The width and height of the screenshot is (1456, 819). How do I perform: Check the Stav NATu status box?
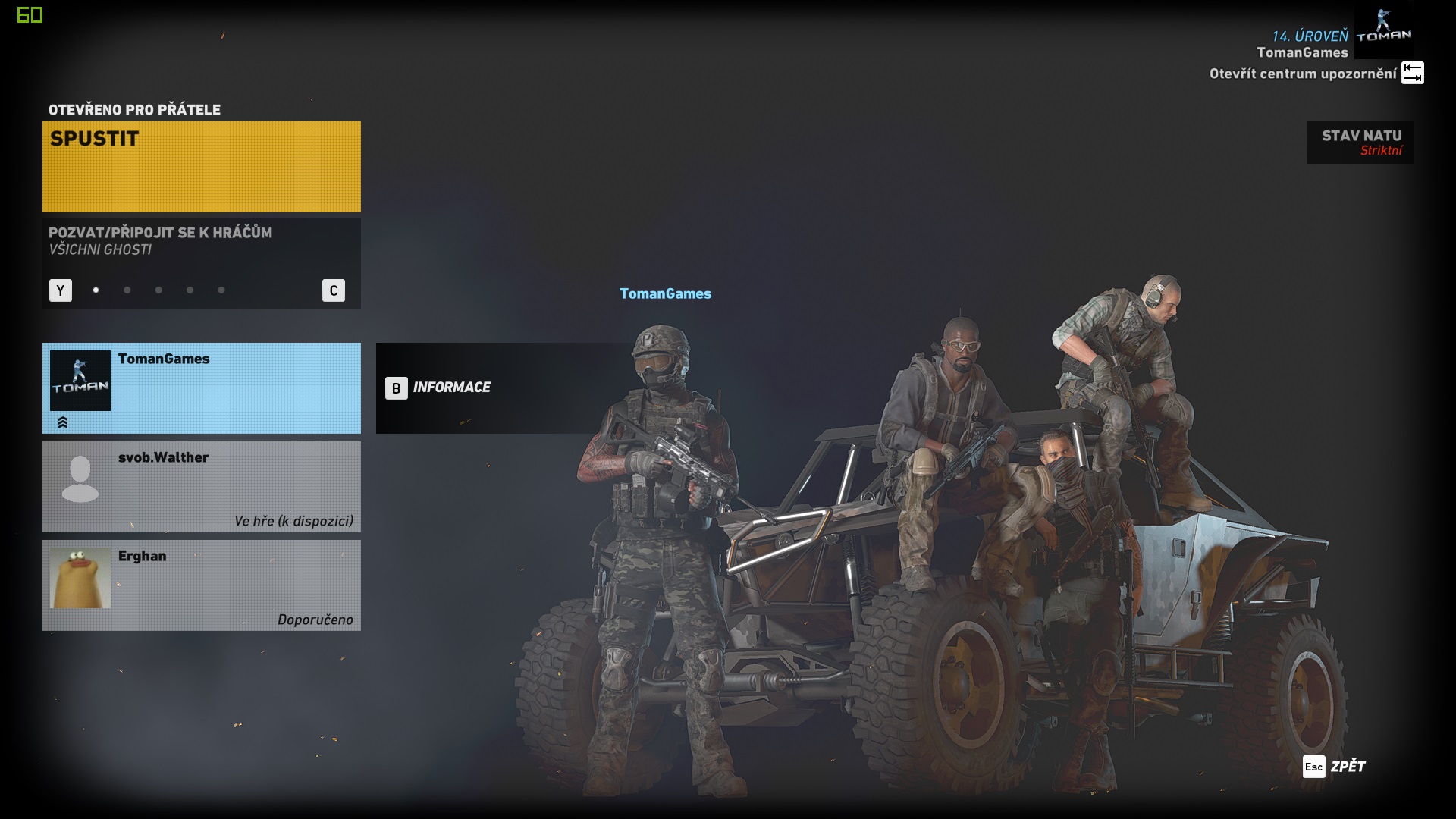point(1359,143)
